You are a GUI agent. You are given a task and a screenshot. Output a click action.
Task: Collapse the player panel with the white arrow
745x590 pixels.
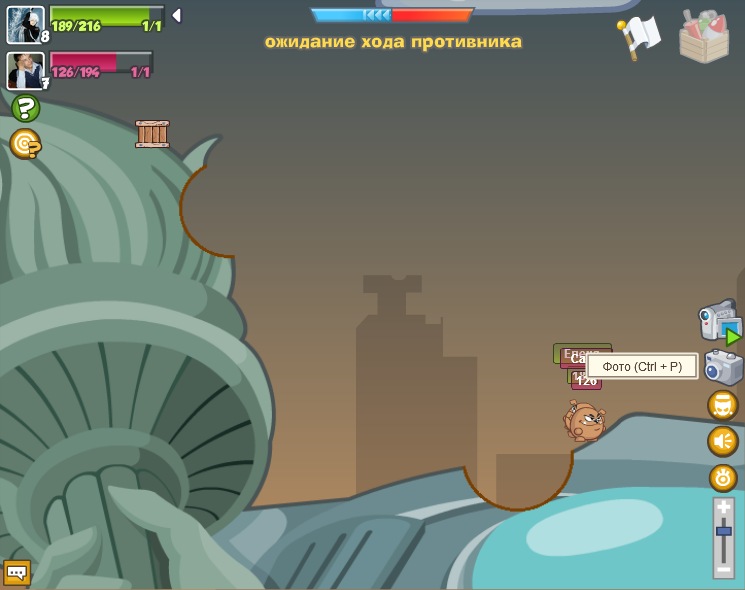pos(177,16)
